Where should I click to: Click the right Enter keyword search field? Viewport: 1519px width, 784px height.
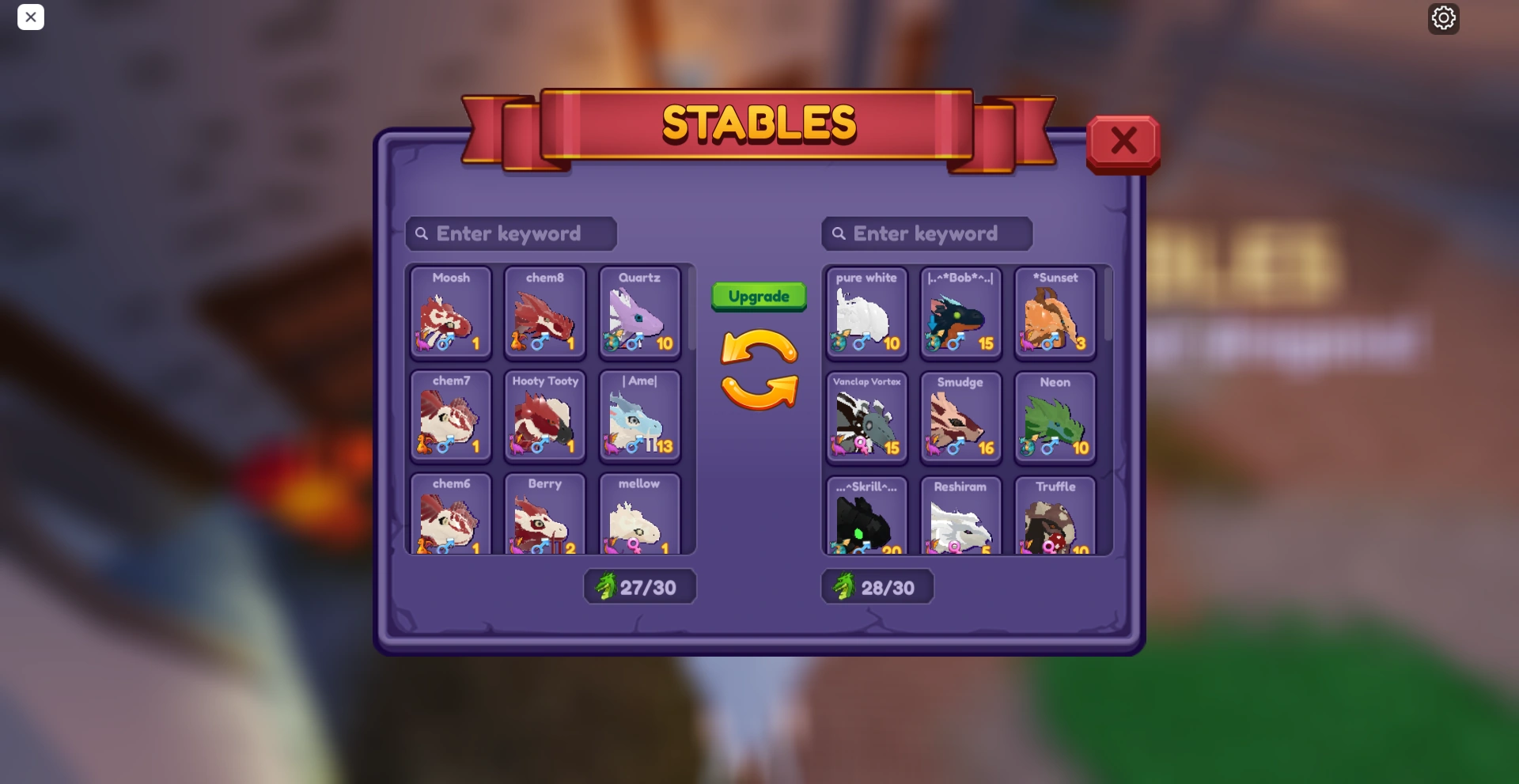click(926, 233)
